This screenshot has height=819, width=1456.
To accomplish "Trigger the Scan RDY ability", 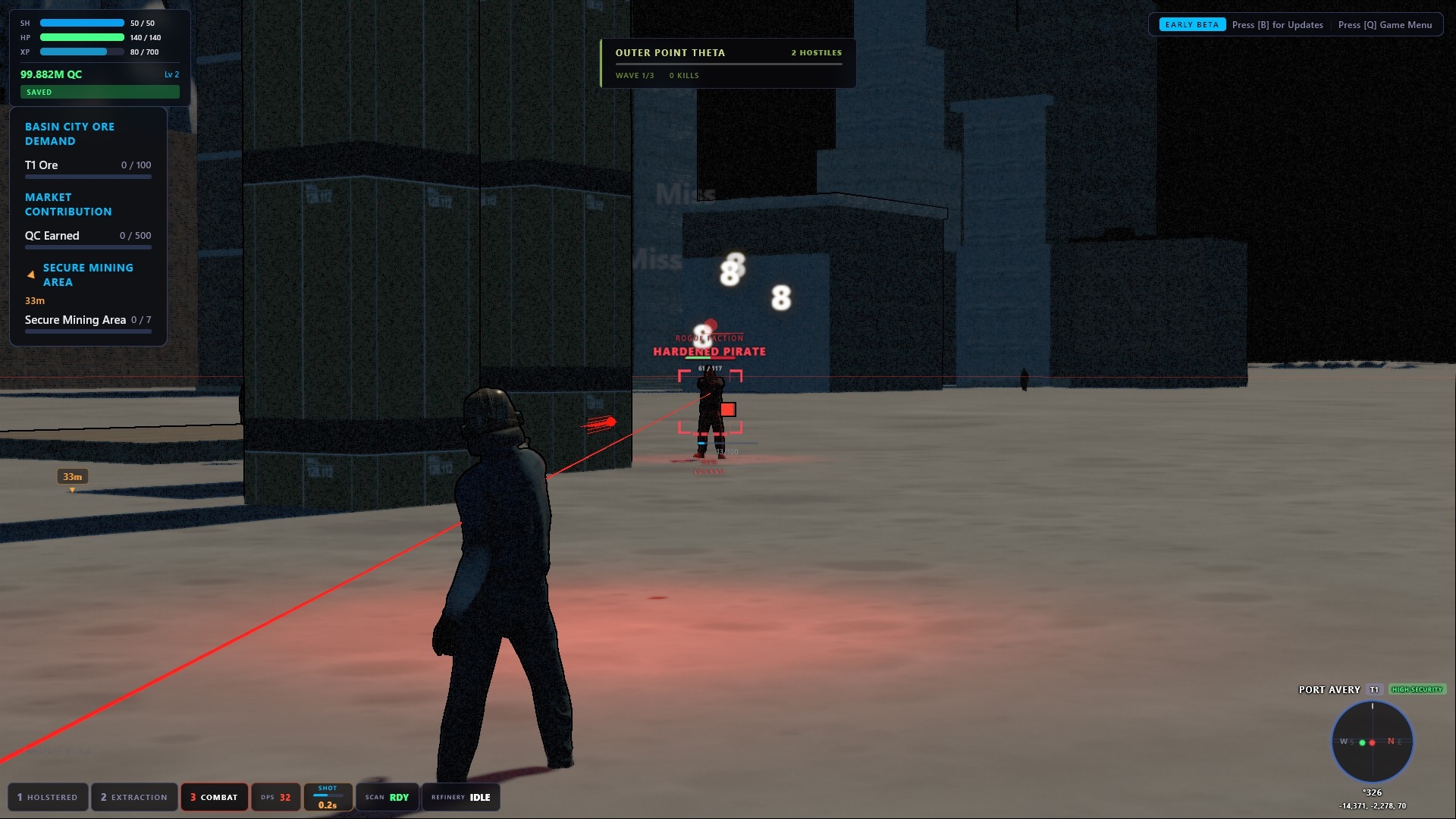I will coord(387,797).
